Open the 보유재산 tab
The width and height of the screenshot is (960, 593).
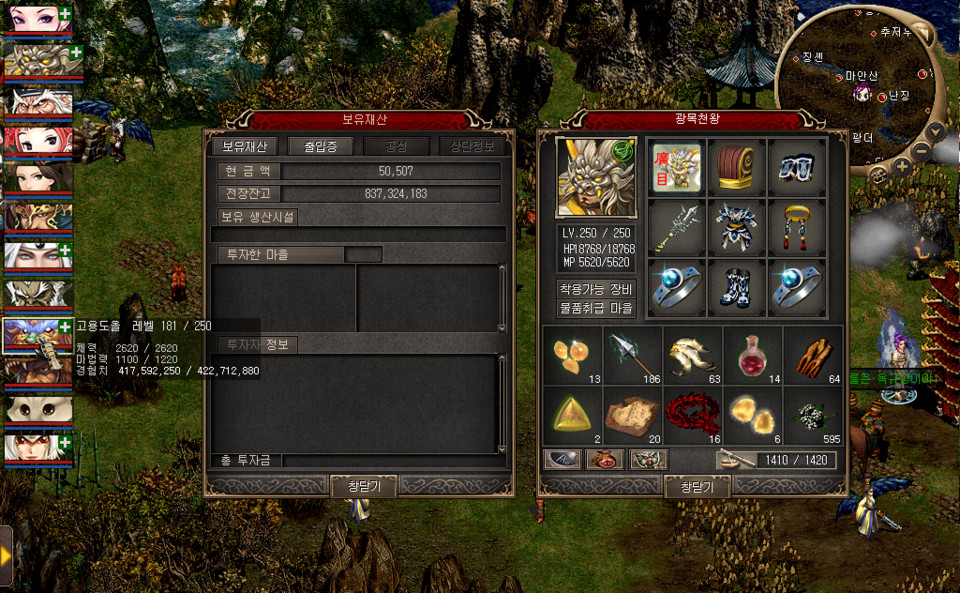[245, 146]
